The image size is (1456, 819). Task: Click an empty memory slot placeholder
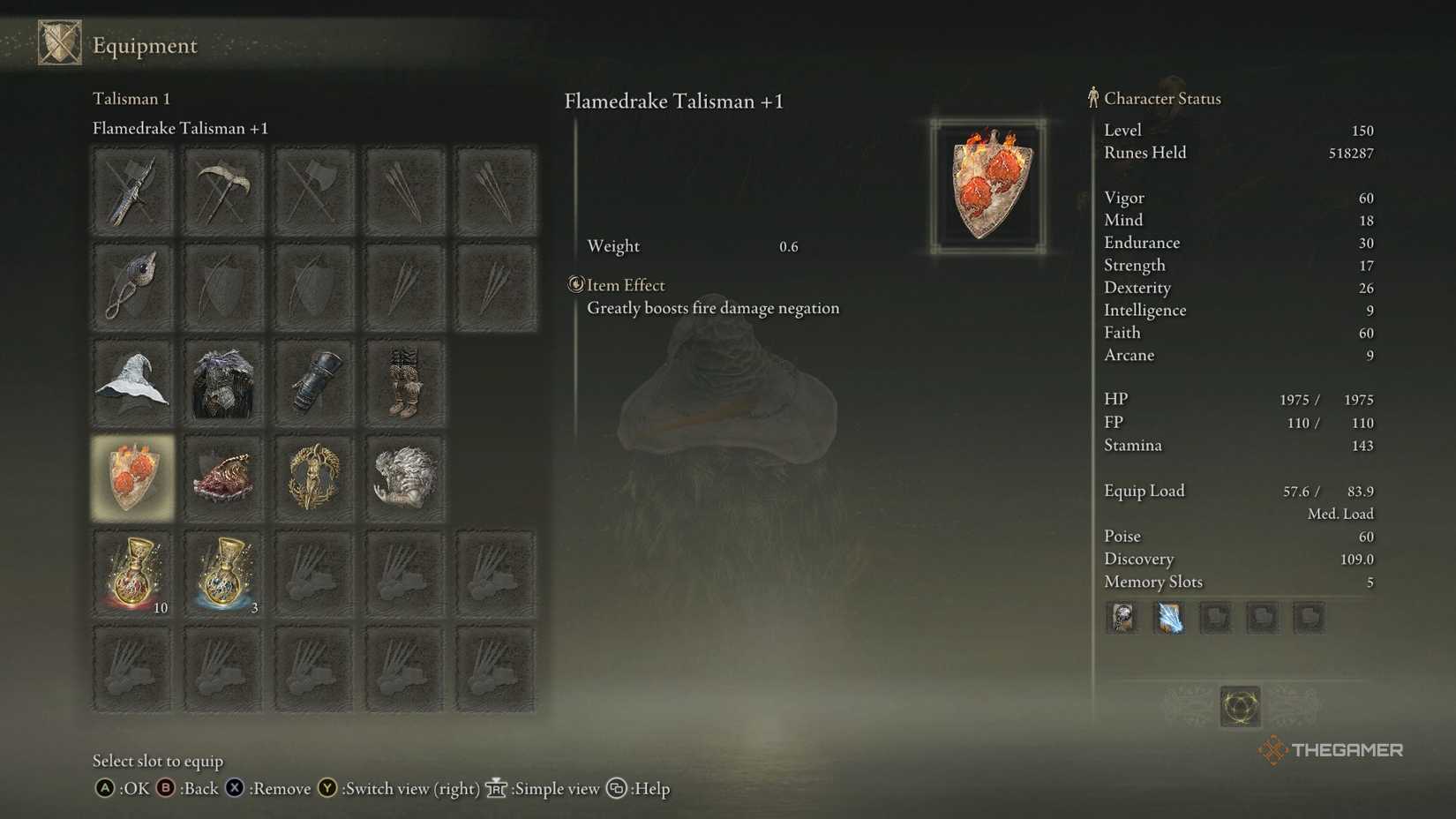(1215, 618)
